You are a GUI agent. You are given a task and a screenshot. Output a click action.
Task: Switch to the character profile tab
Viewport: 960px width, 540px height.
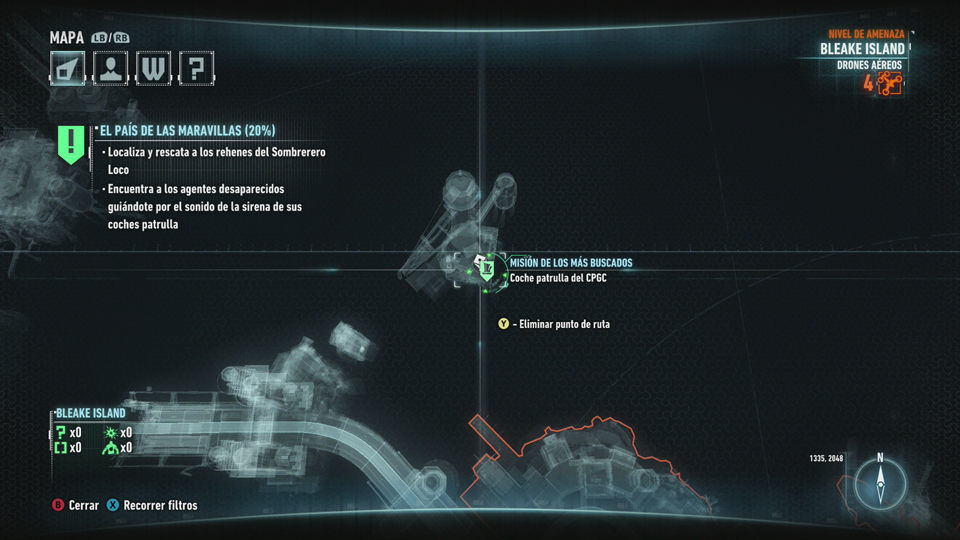point(111,68)
